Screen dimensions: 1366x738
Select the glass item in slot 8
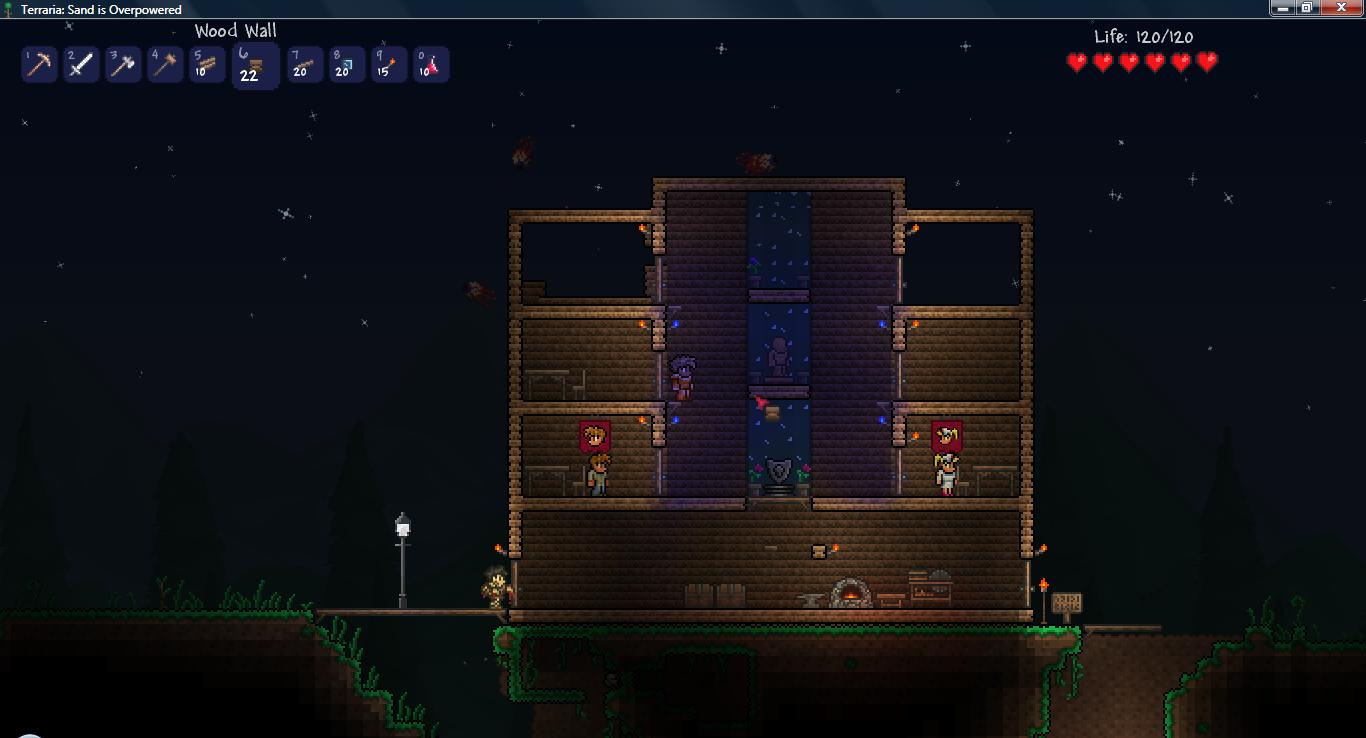(x=346, y=65)
